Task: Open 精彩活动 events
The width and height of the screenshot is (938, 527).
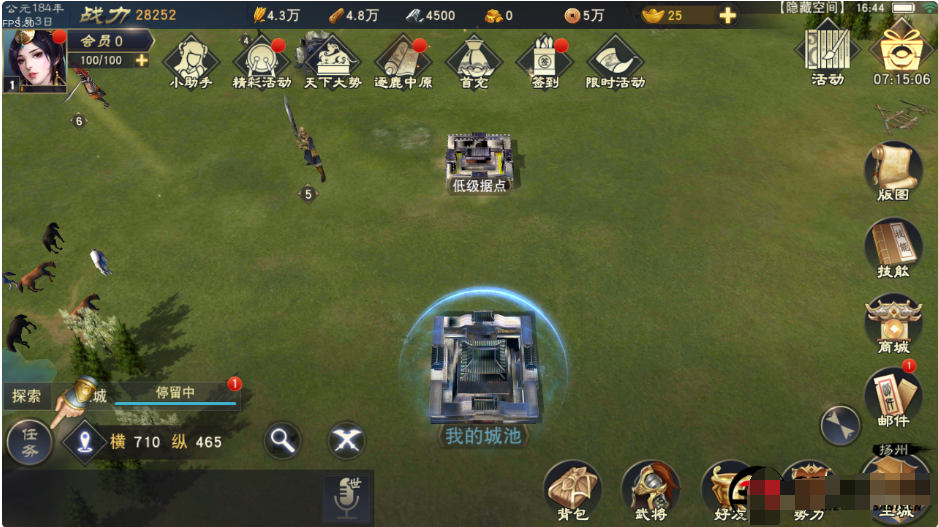Action: click(x=261, y=60)
